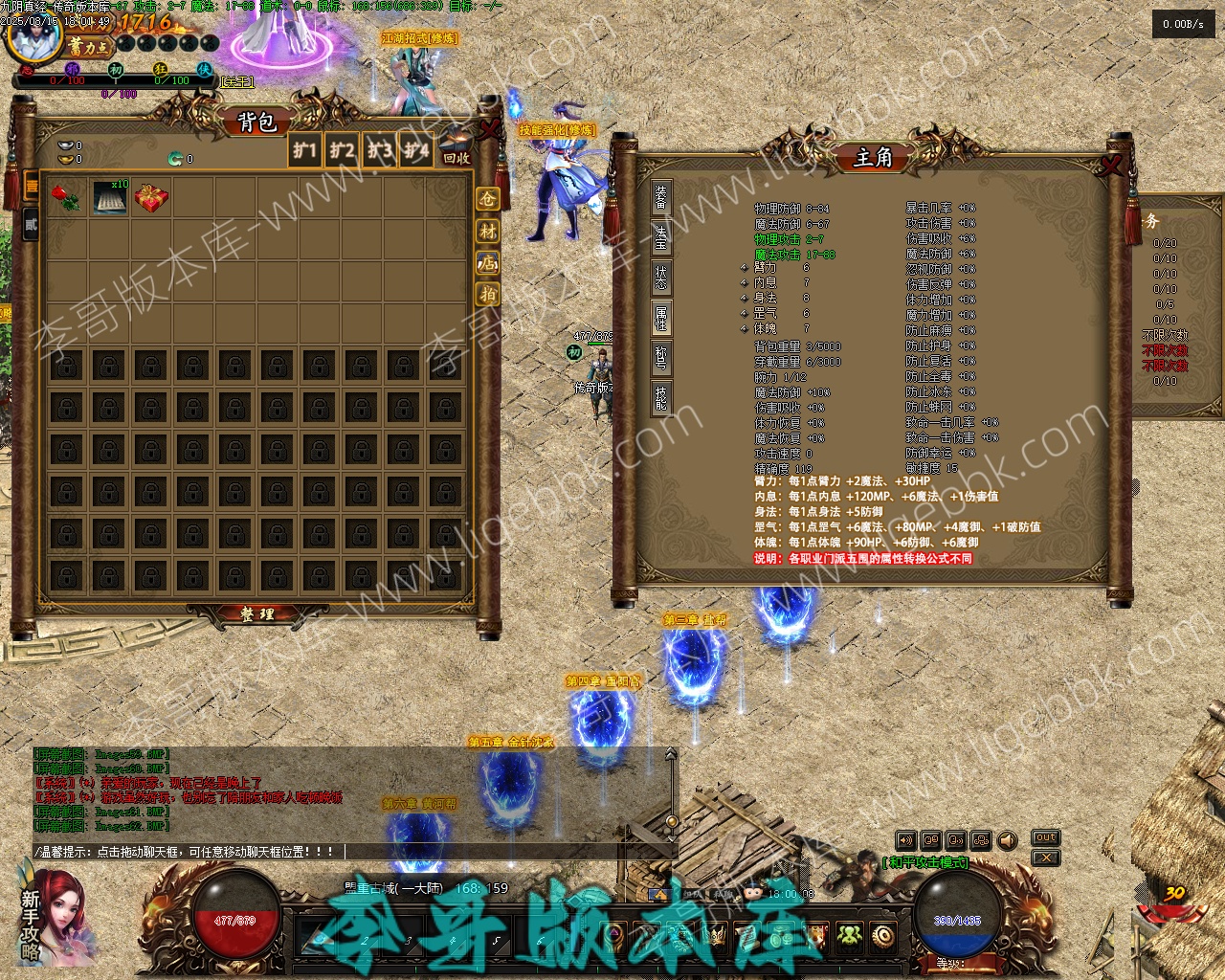Switch to the 法宝 treasure tab
Image resolution: width=1225 pixels, height=980 pixels.
click(661, 237)
